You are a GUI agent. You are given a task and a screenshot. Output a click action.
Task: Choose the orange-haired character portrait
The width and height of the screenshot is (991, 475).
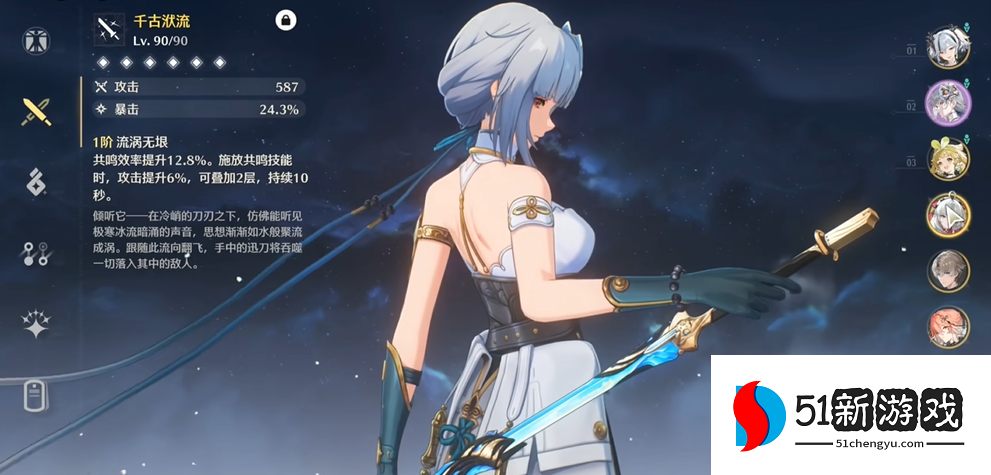pyautogui.click(x=948, y=326)
